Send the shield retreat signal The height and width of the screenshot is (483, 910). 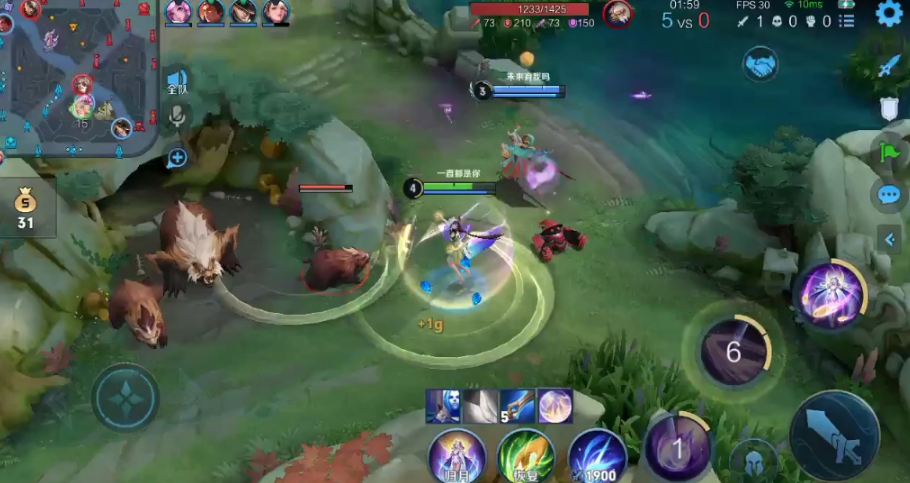click(889, 109)
